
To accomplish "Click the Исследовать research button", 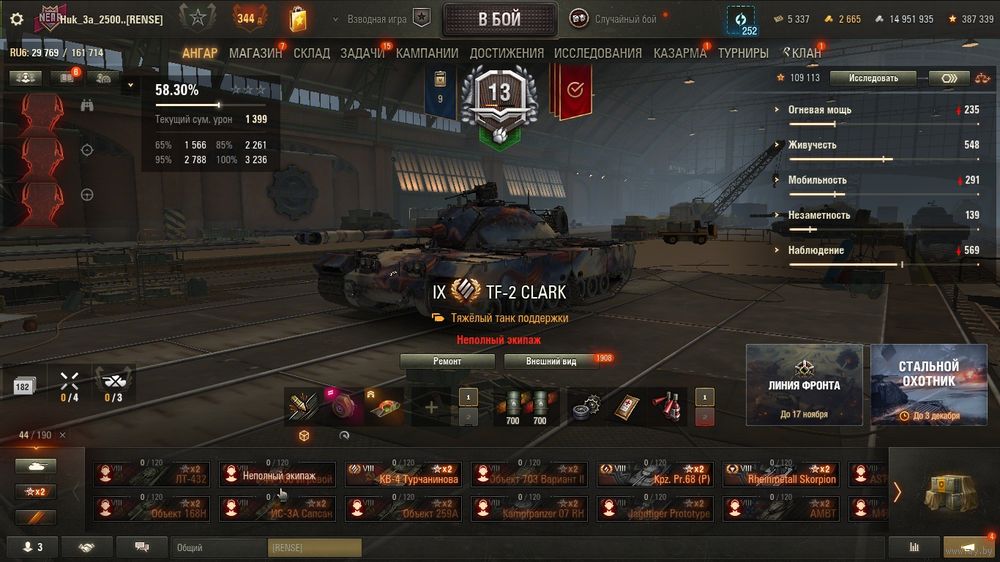I will [x=873, y=78].
